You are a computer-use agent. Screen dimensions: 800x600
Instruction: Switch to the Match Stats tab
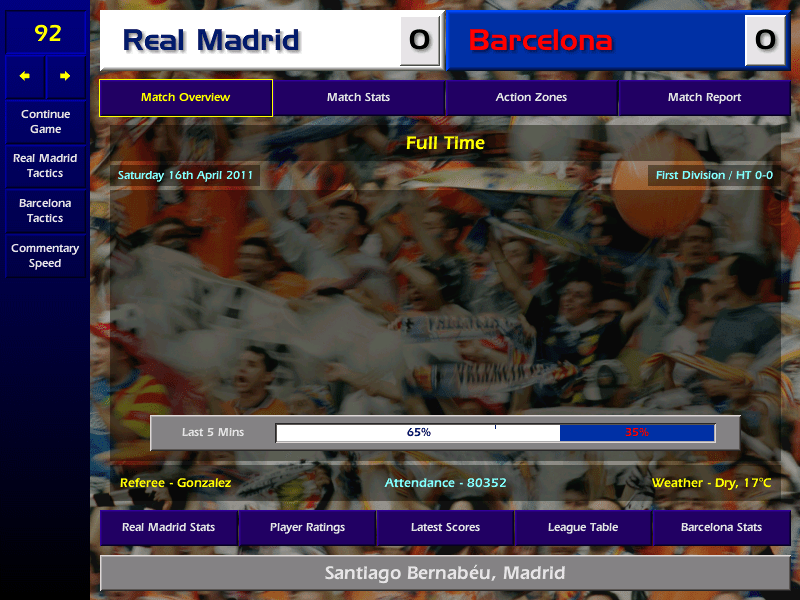[358, 98]
